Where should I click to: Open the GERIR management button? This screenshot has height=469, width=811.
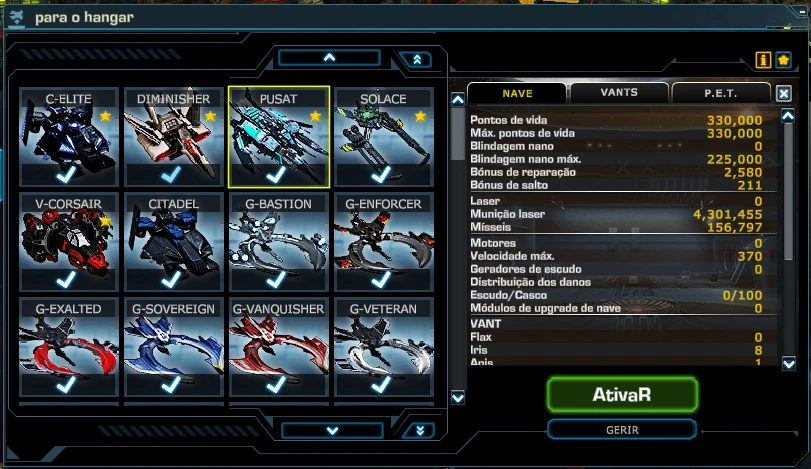[621, 429]
